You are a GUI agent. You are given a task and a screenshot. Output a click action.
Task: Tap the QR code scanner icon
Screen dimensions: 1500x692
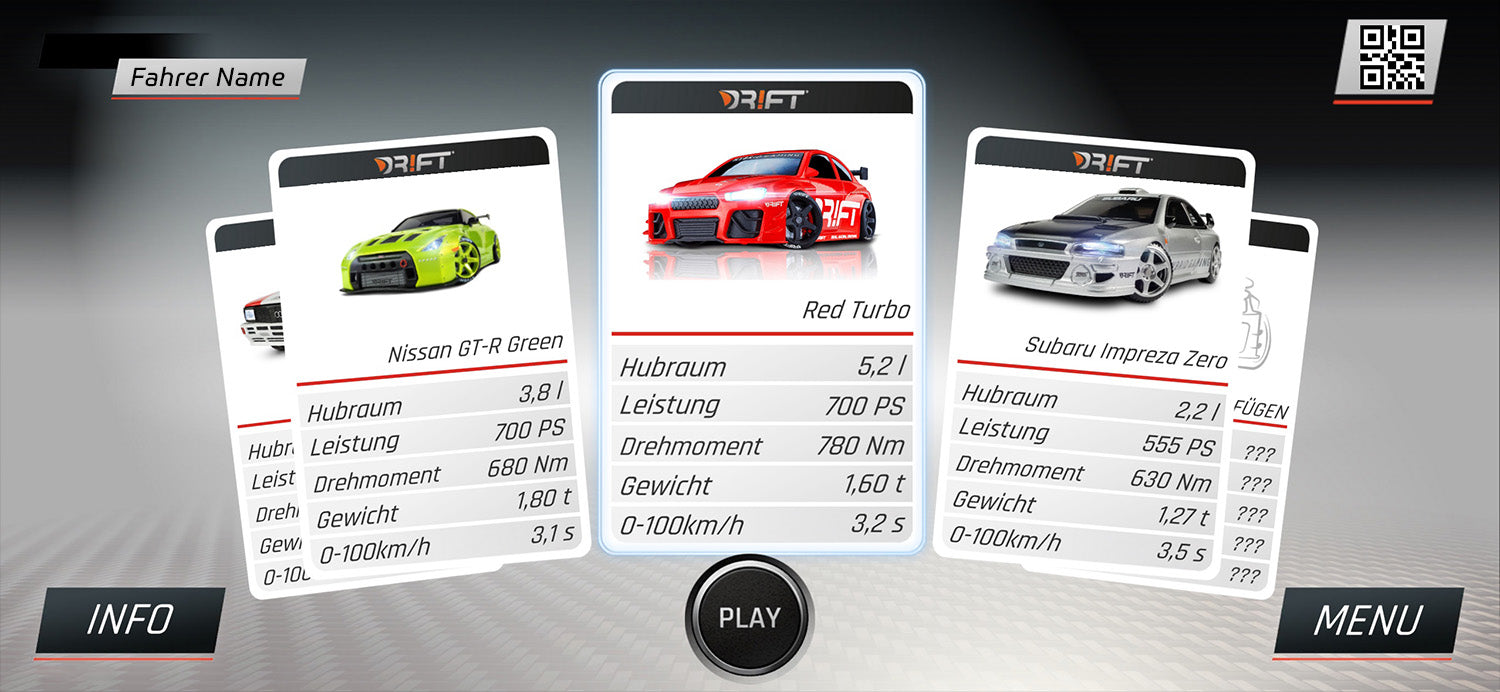click(x=1390, y=58)
